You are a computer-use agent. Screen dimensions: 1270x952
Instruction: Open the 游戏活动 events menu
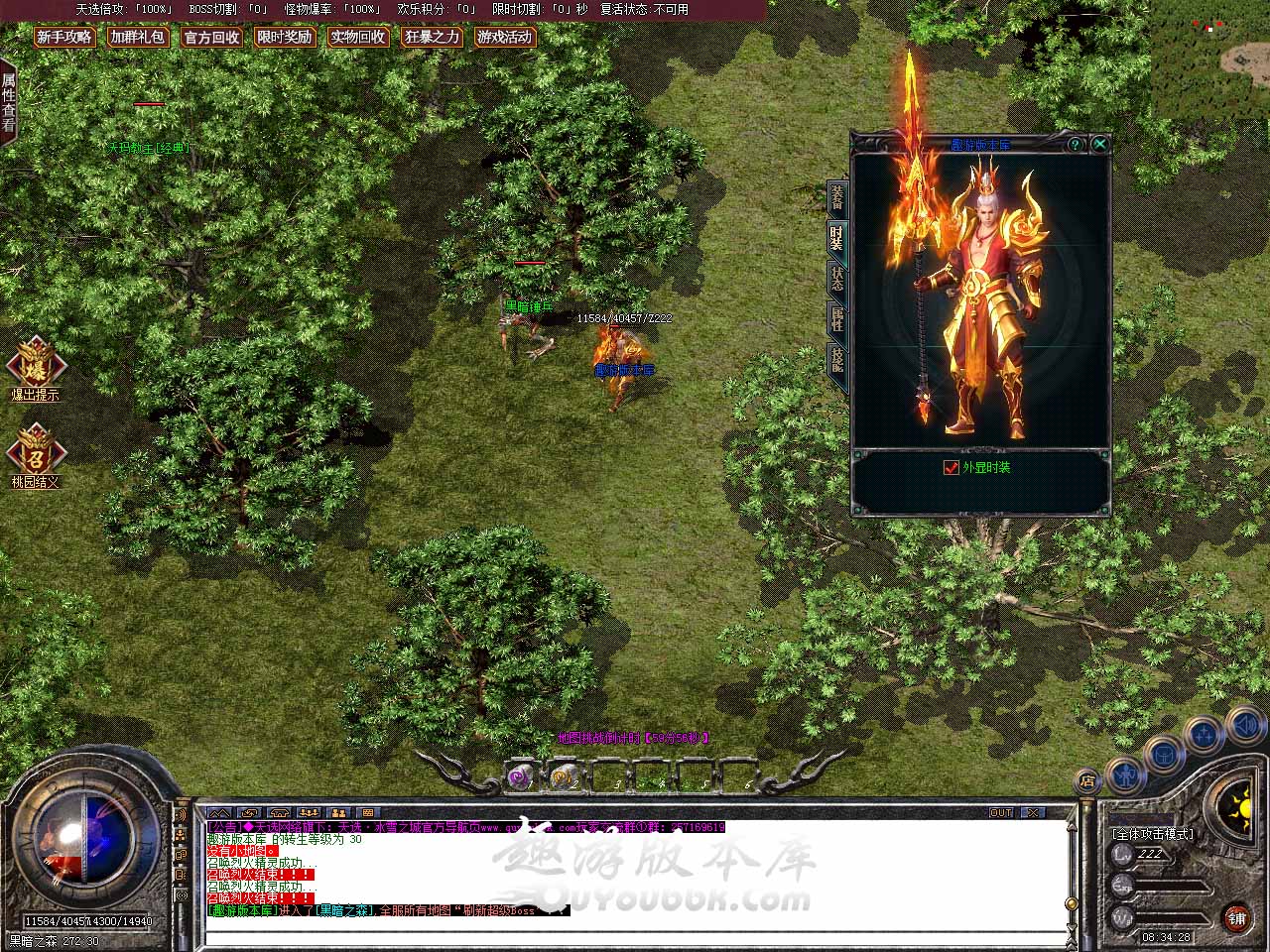coord(505,38)
